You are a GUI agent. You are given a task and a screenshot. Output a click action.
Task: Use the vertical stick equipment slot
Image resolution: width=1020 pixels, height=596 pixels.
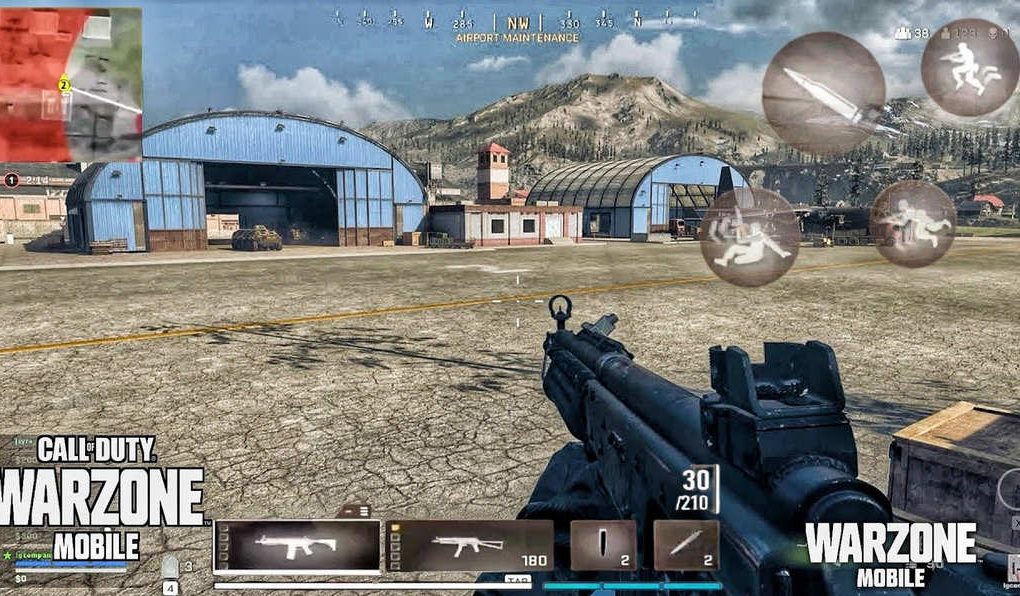coord(603,546)
